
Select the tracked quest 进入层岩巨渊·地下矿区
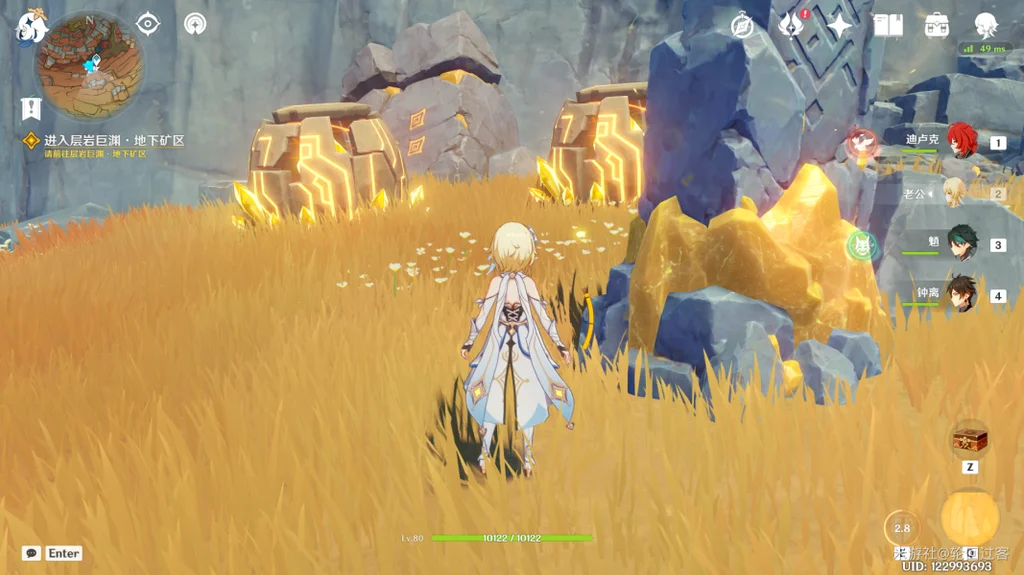pyautogui.click(x=112, y=141)
